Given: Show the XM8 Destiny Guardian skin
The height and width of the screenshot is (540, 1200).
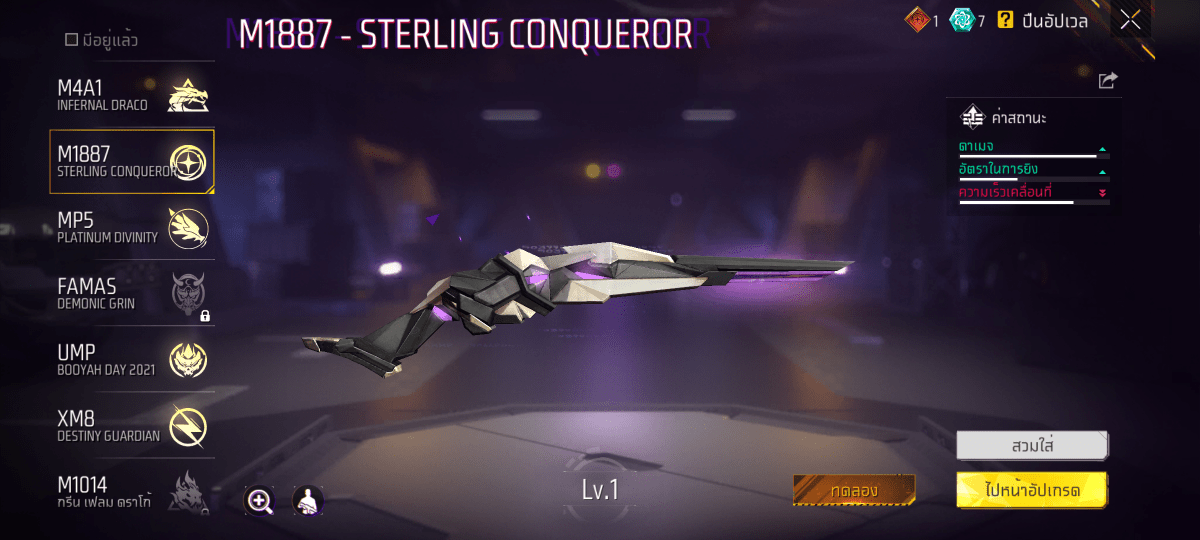Looking at the screenshot, I should (132, 426).
